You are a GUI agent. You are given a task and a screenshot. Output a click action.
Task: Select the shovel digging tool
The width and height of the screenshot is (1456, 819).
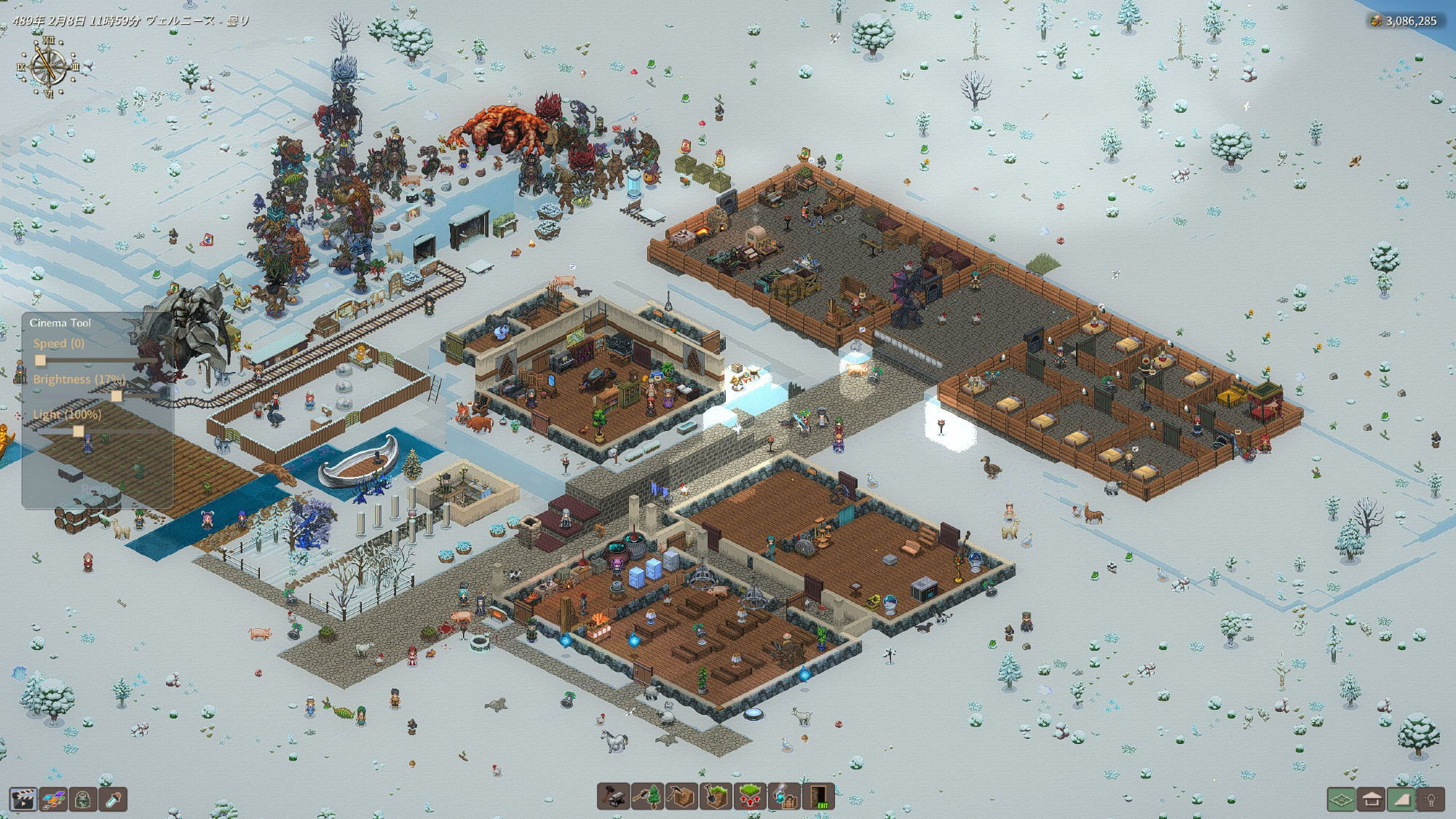point(716,796)
